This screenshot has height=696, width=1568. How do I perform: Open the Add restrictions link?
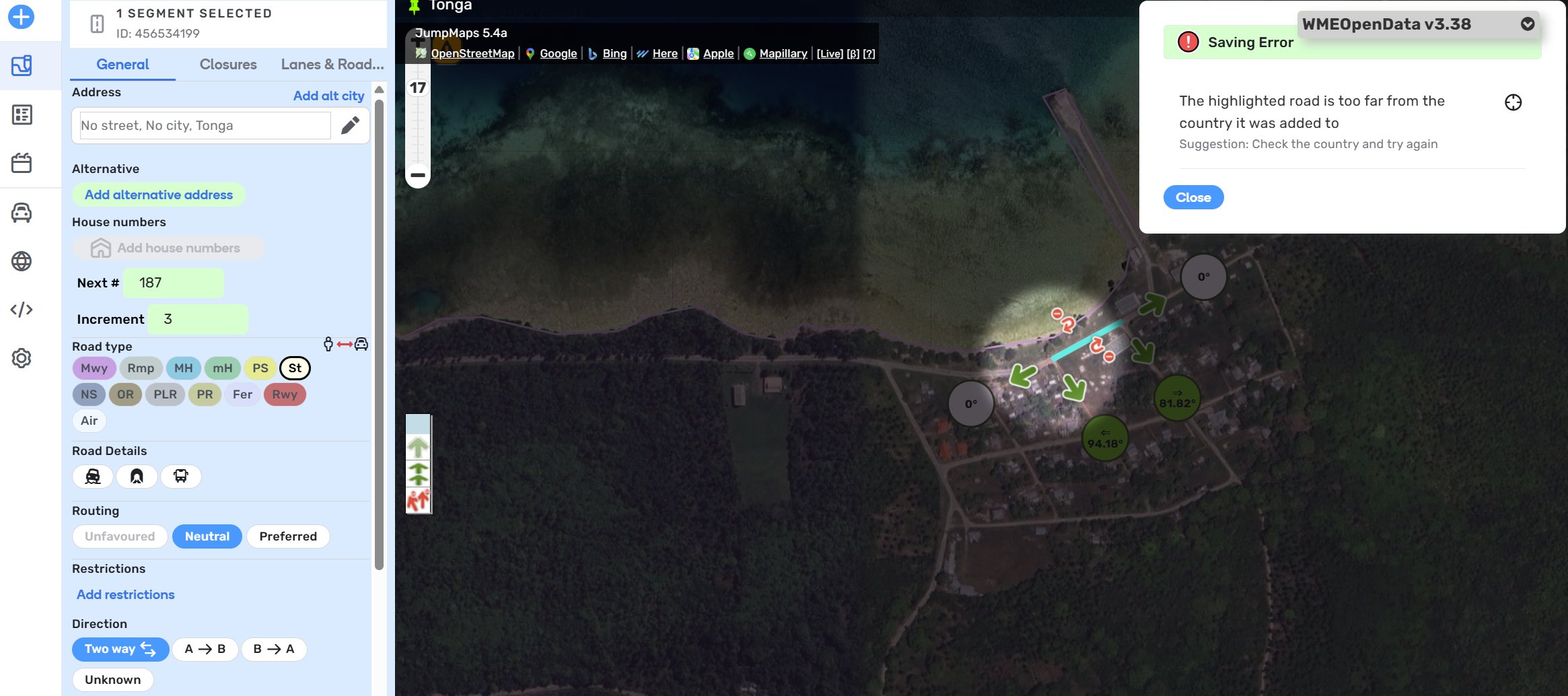(125, 594)
